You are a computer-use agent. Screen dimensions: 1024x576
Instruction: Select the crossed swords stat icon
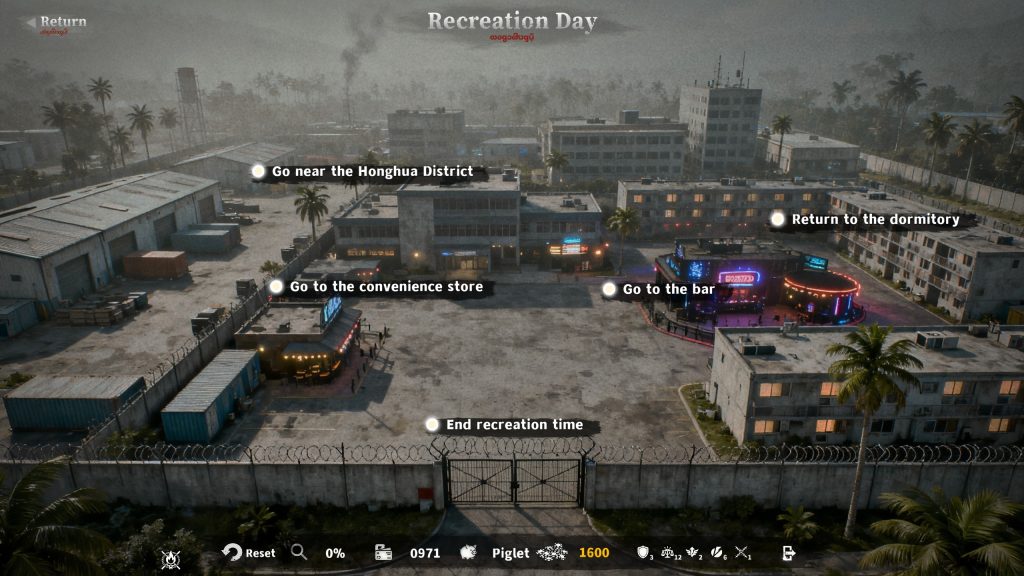(741, 552)
